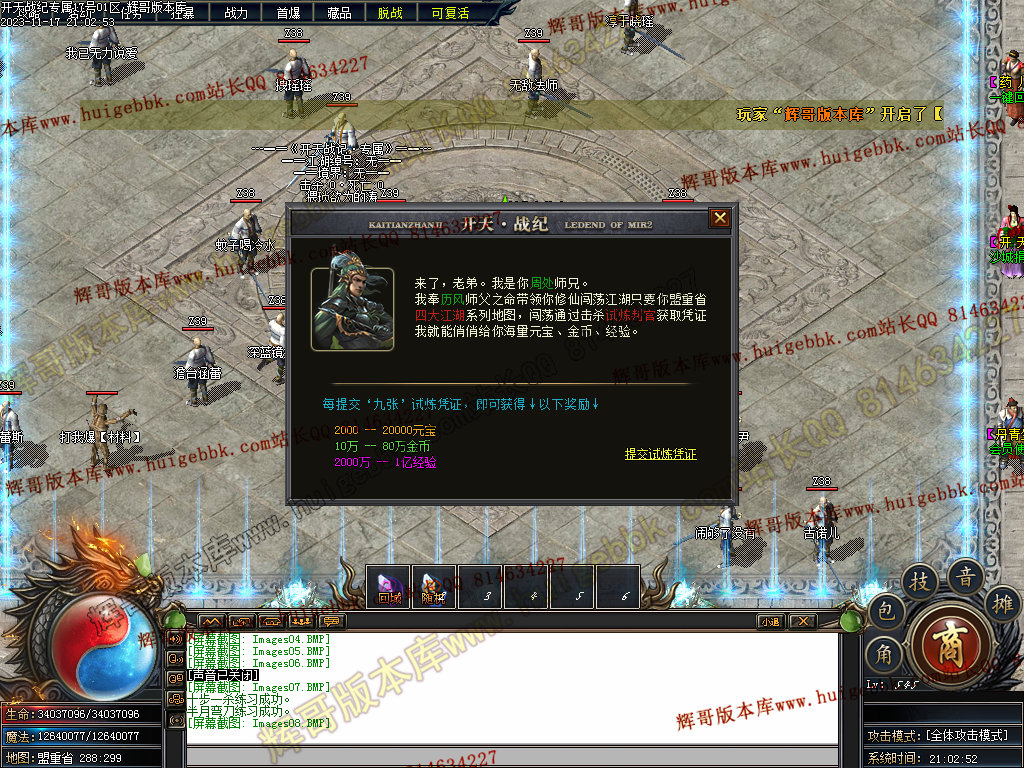Click the 提交试炼凭证 link
This screenshot has width=1024, height=768.
pyautogui.click(x=660, y=454)
